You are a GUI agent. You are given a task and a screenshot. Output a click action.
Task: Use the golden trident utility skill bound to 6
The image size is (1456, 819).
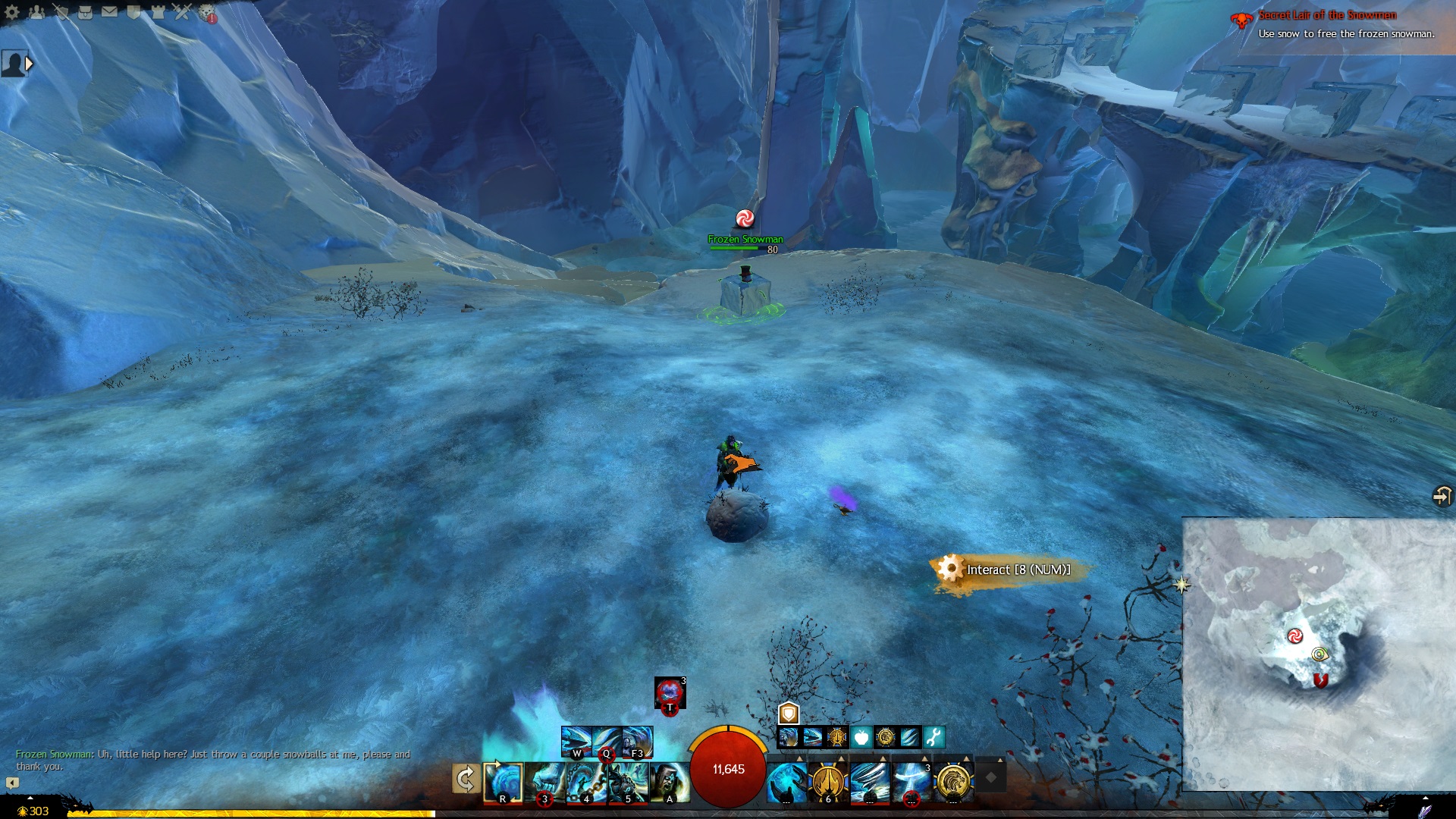click(x=828, y=782)
